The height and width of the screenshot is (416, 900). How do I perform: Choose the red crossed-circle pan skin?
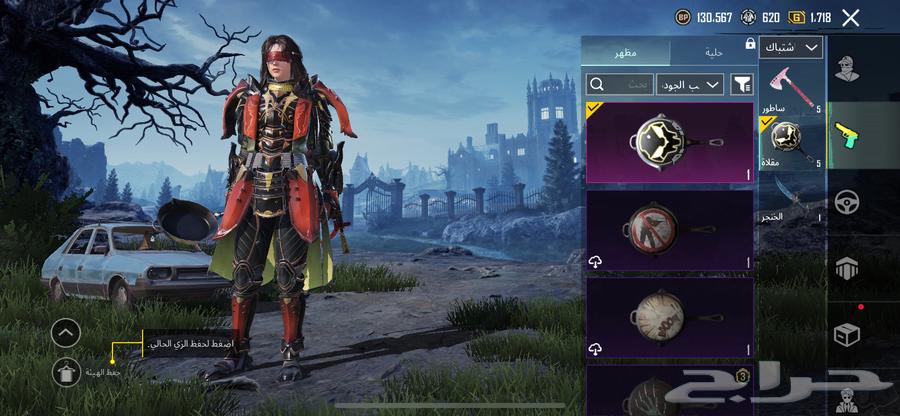click(669, 230)
